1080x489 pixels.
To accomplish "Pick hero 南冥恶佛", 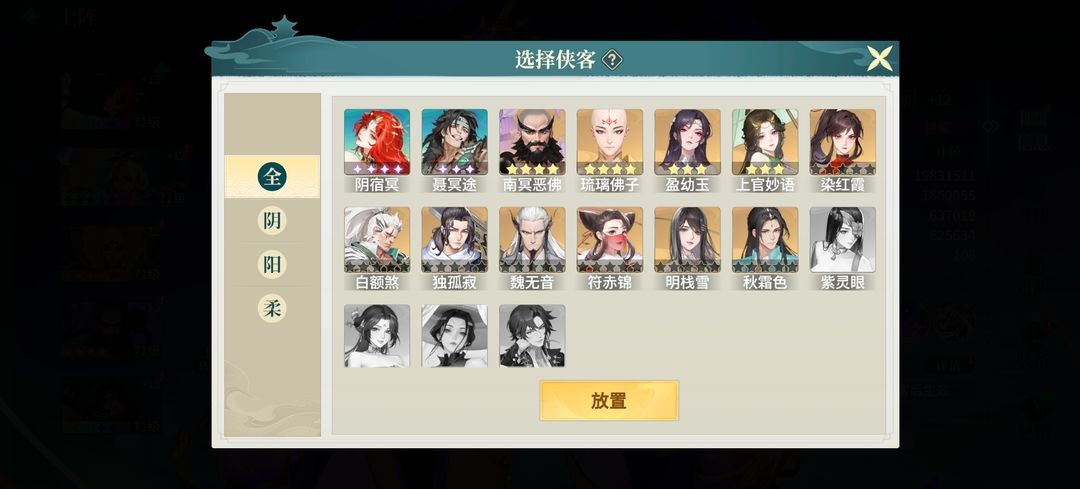I will pos(532,143).
